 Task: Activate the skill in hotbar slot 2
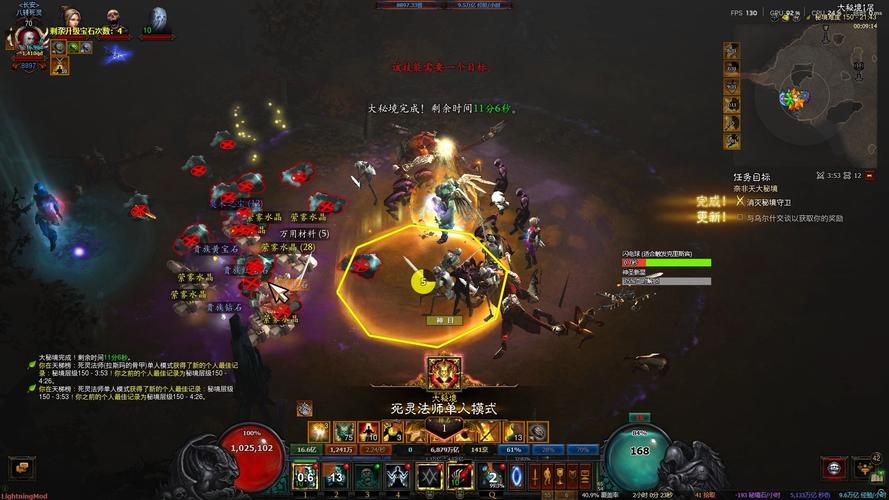click(335, 475)
